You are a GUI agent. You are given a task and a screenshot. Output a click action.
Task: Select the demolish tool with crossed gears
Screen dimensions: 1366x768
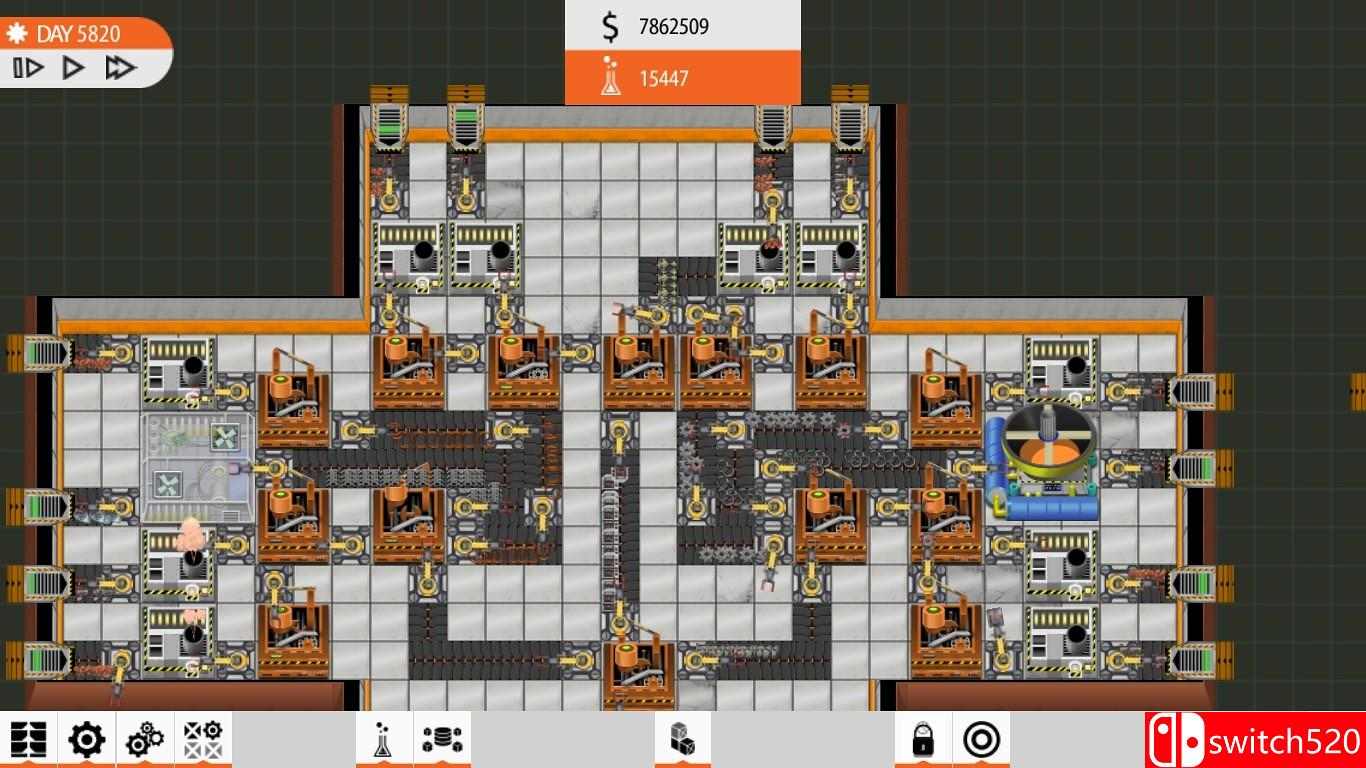point(201,741)
